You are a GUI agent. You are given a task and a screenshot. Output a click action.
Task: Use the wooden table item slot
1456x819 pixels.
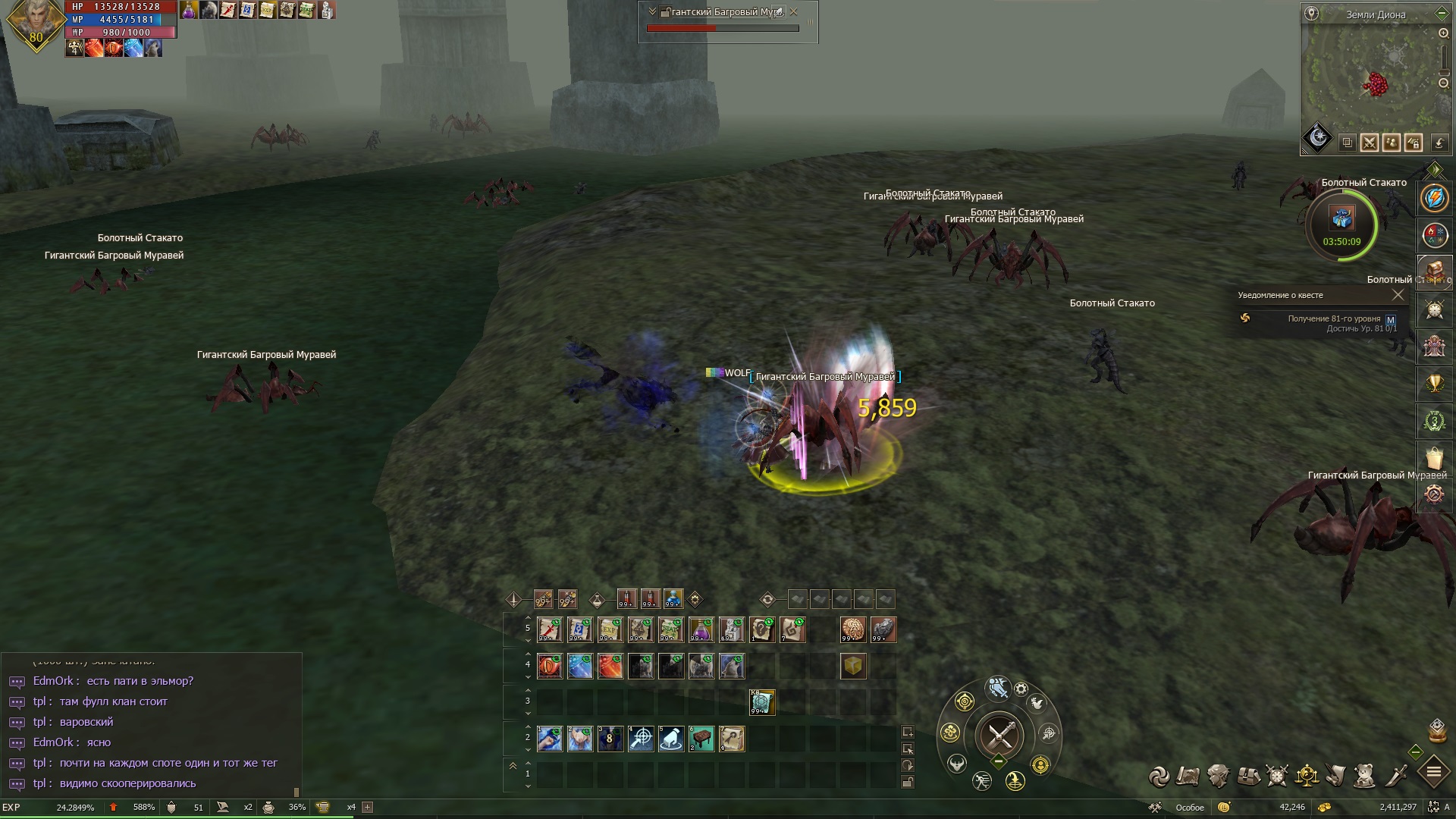coord(701,739)
